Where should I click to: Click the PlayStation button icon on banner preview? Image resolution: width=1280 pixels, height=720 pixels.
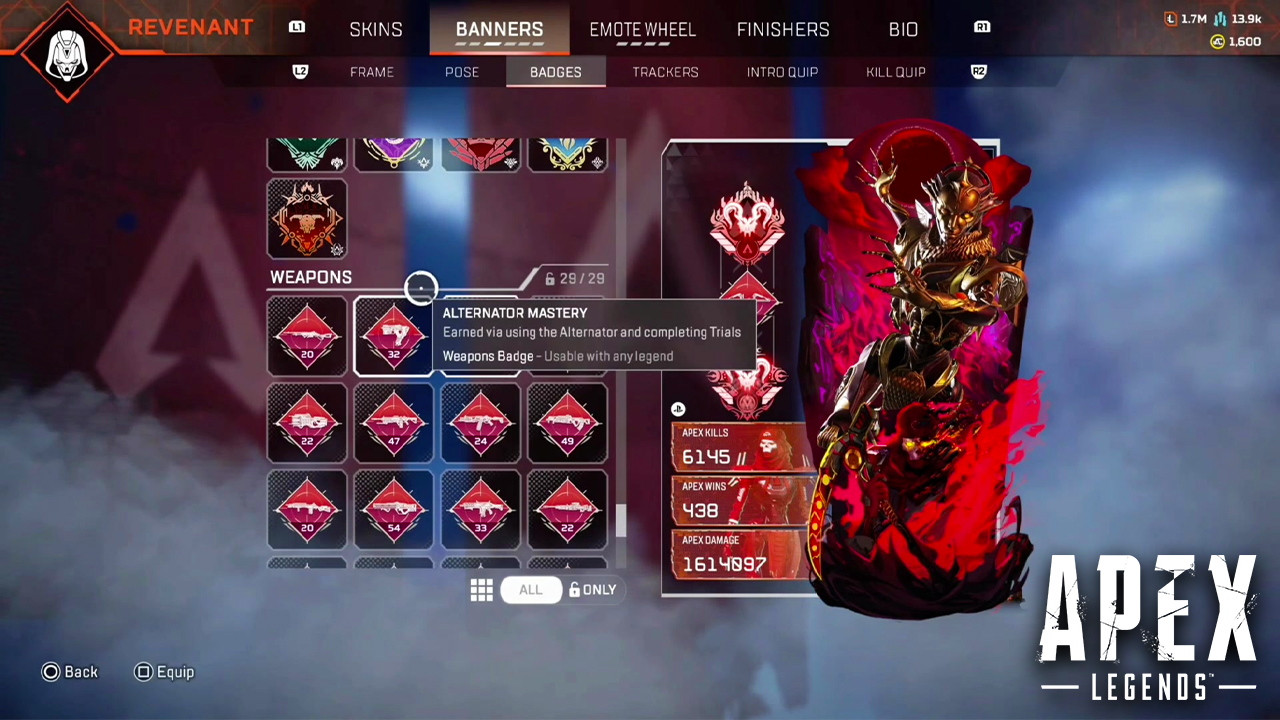tap(677, 409)
